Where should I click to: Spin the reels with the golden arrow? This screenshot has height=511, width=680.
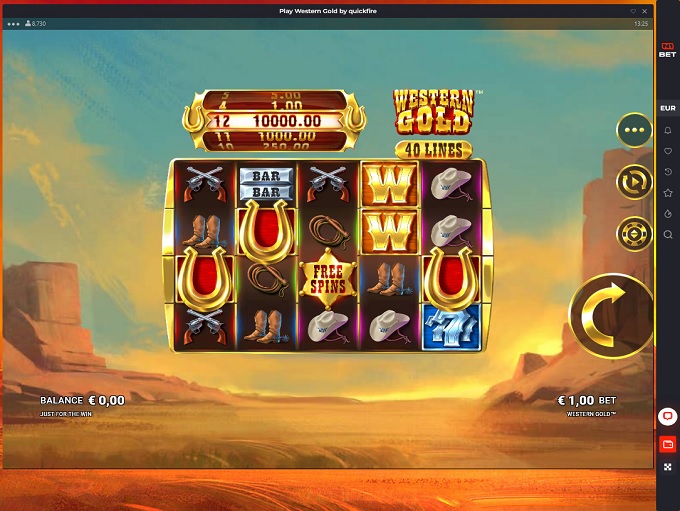pos(610,315)
